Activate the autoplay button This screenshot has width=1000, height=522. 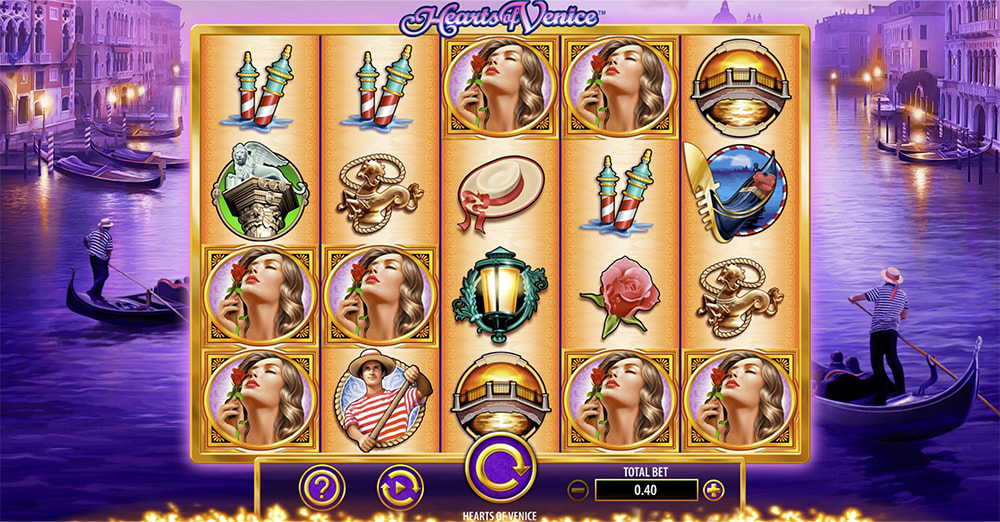point(400,488)
